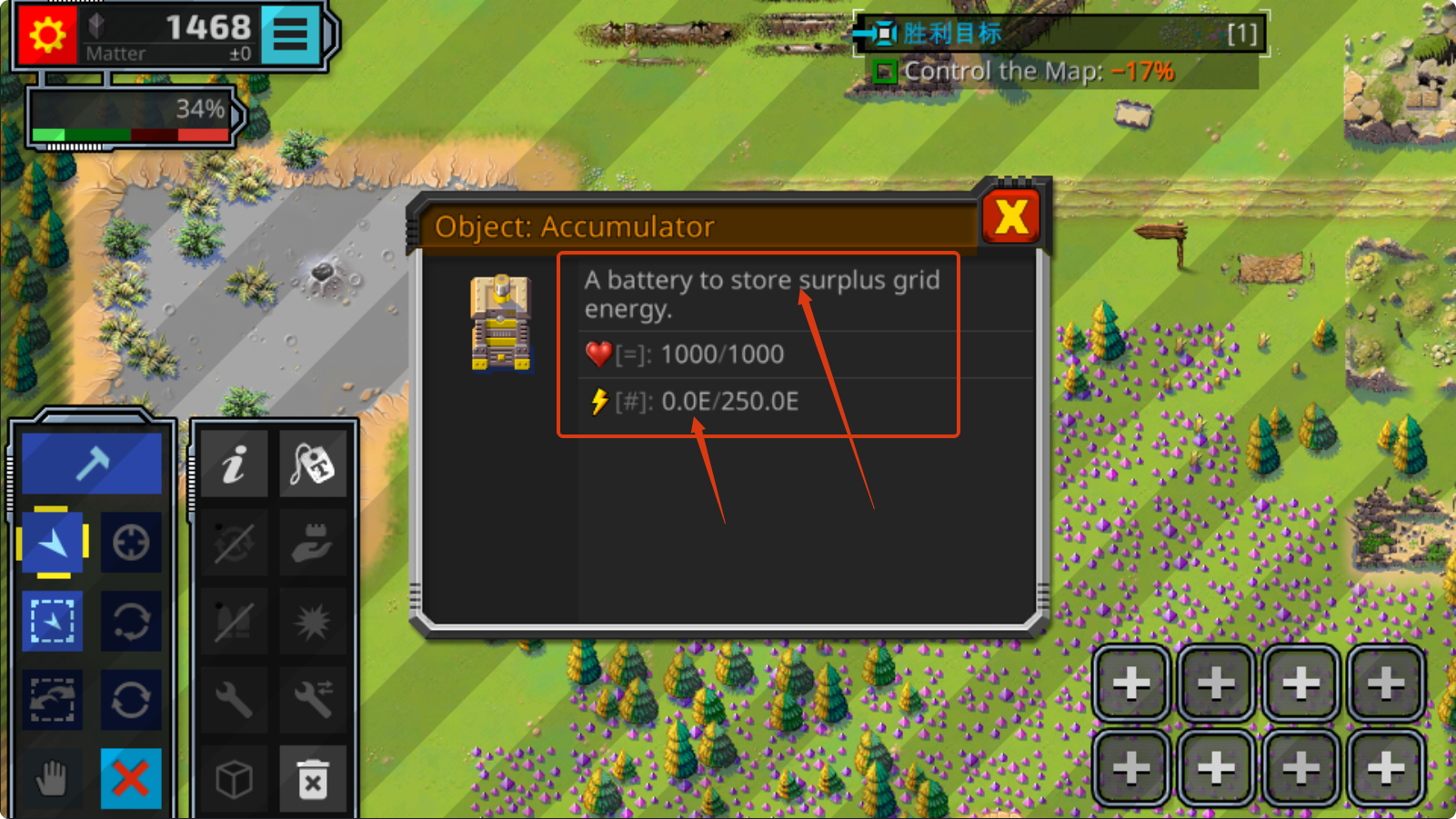
Task: Choose the dashed box selection tool
Action: [x=53, y=622]
